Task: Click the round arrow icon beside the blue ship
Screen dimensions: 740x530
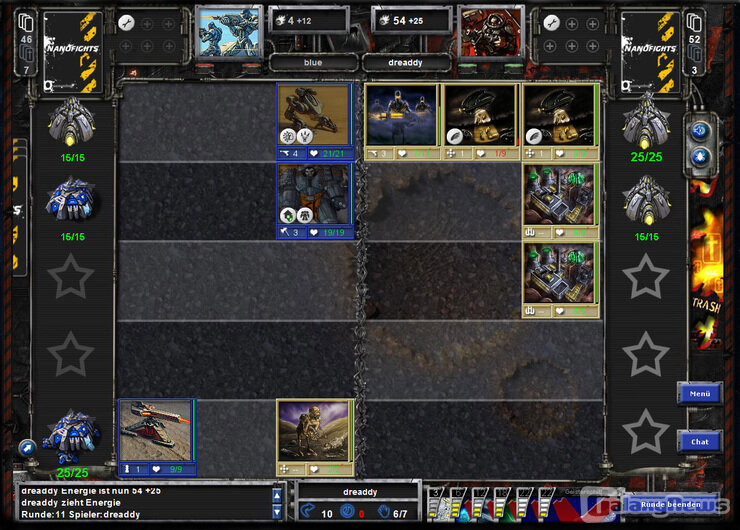Action: coord(27,447)
